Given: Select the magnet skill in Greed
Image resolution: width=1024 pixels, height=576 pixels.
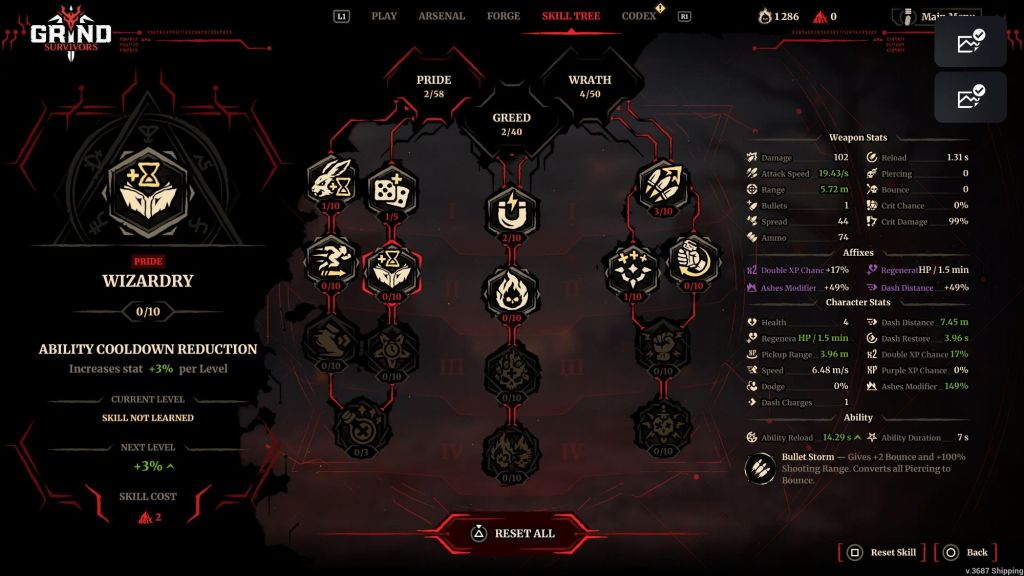Looking at the screenshot, I should pos(511,210).
